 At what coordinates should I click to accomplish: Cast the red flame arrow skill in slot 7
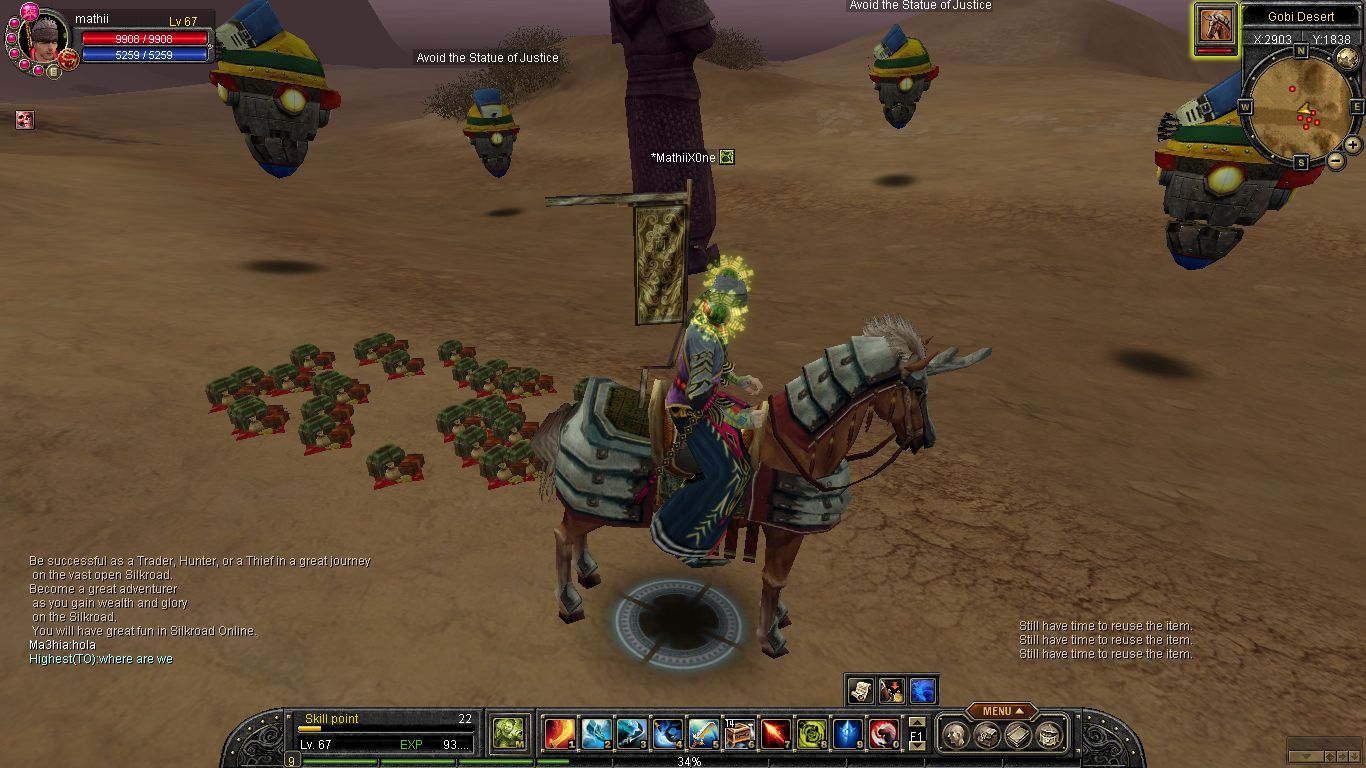[776, 734]
